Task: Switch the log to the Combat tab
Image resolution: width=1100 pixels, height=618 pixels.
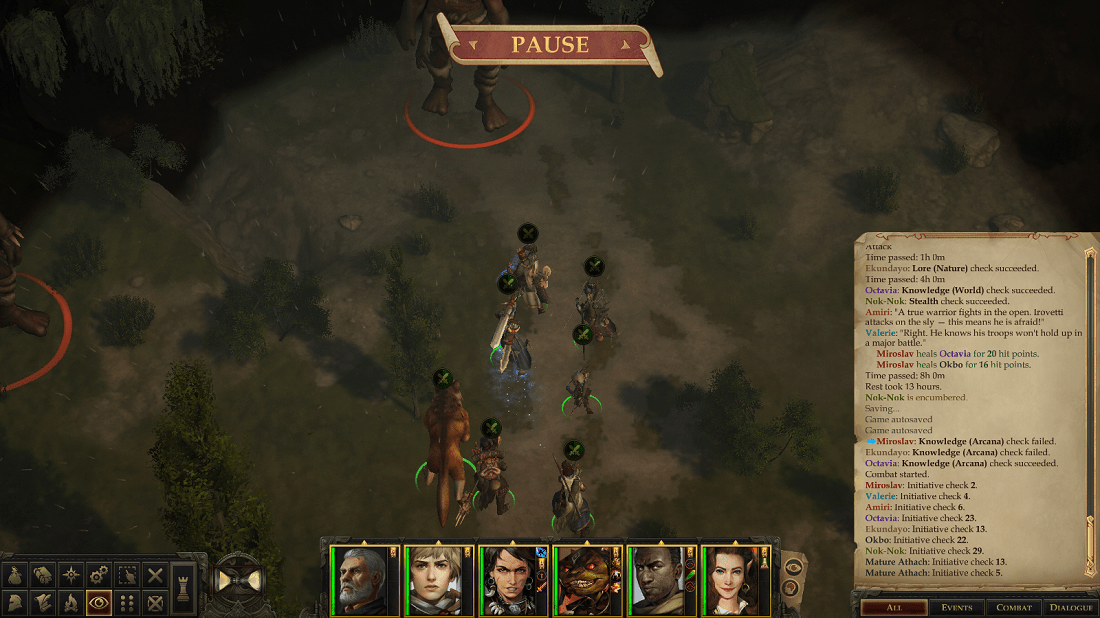Action: (x=1013, y=607)
